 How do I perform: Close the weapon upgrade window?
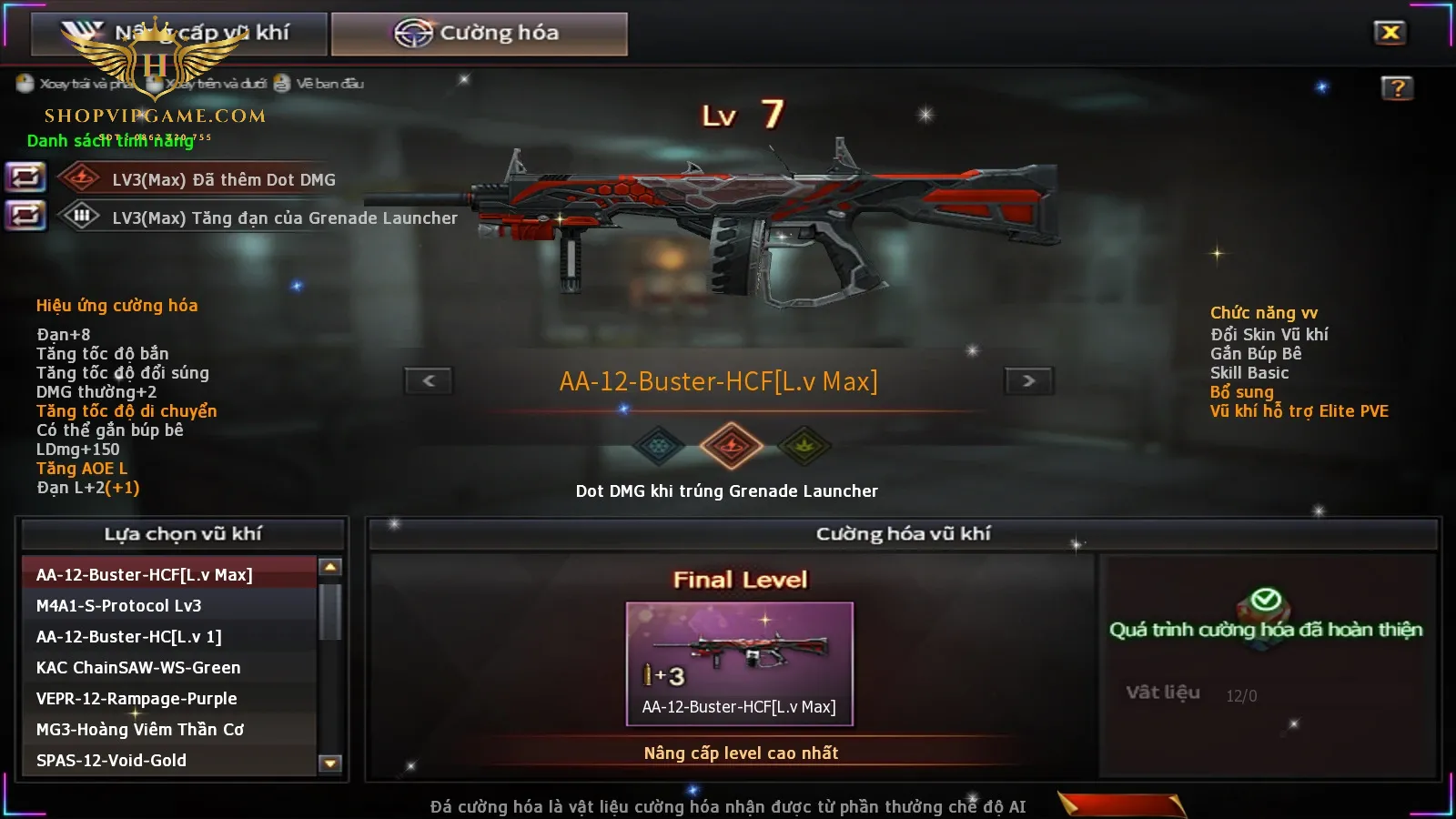click(1390, 33)
